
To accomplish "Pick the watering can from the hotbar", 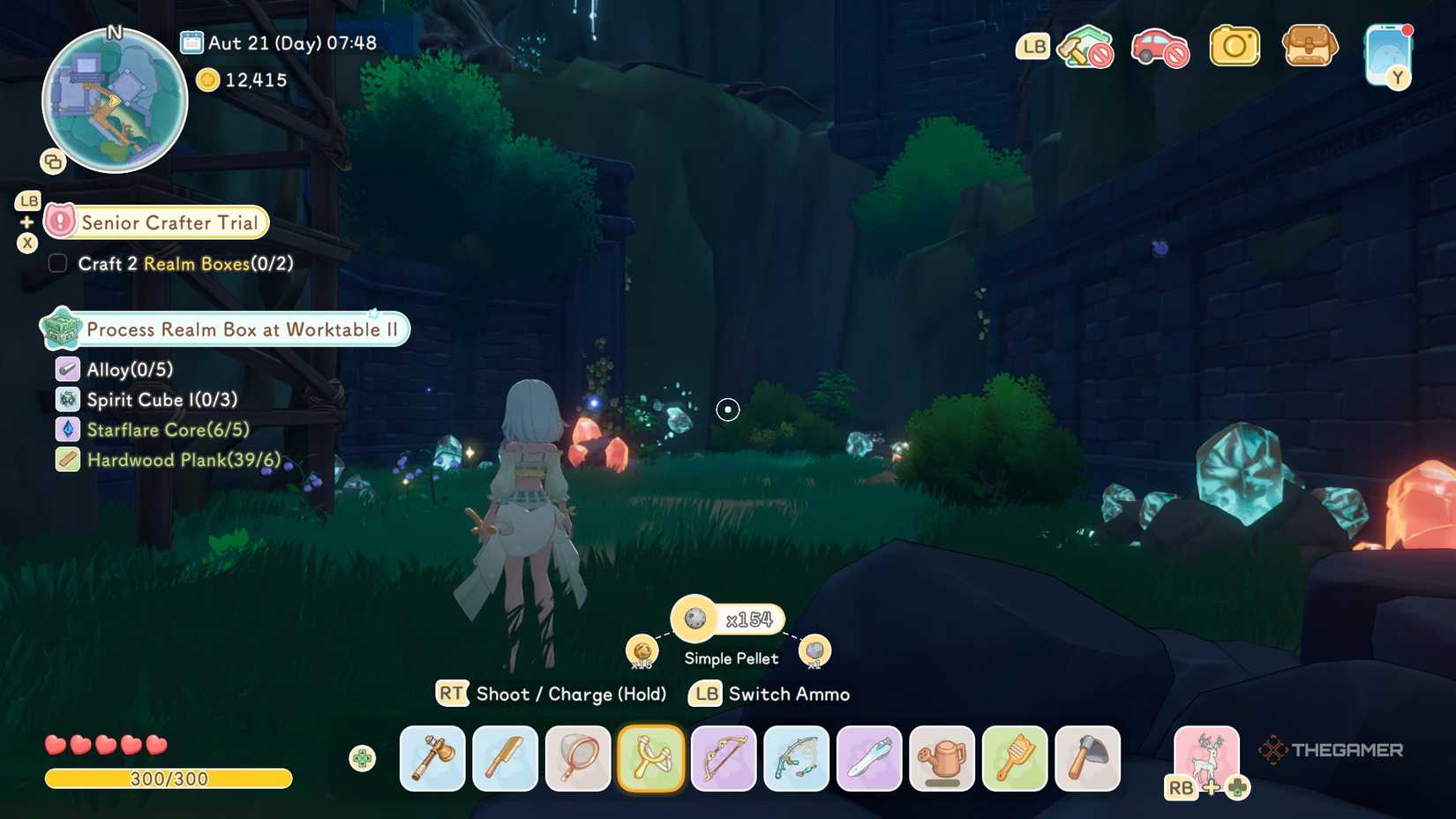I will (x=942, y=759).
